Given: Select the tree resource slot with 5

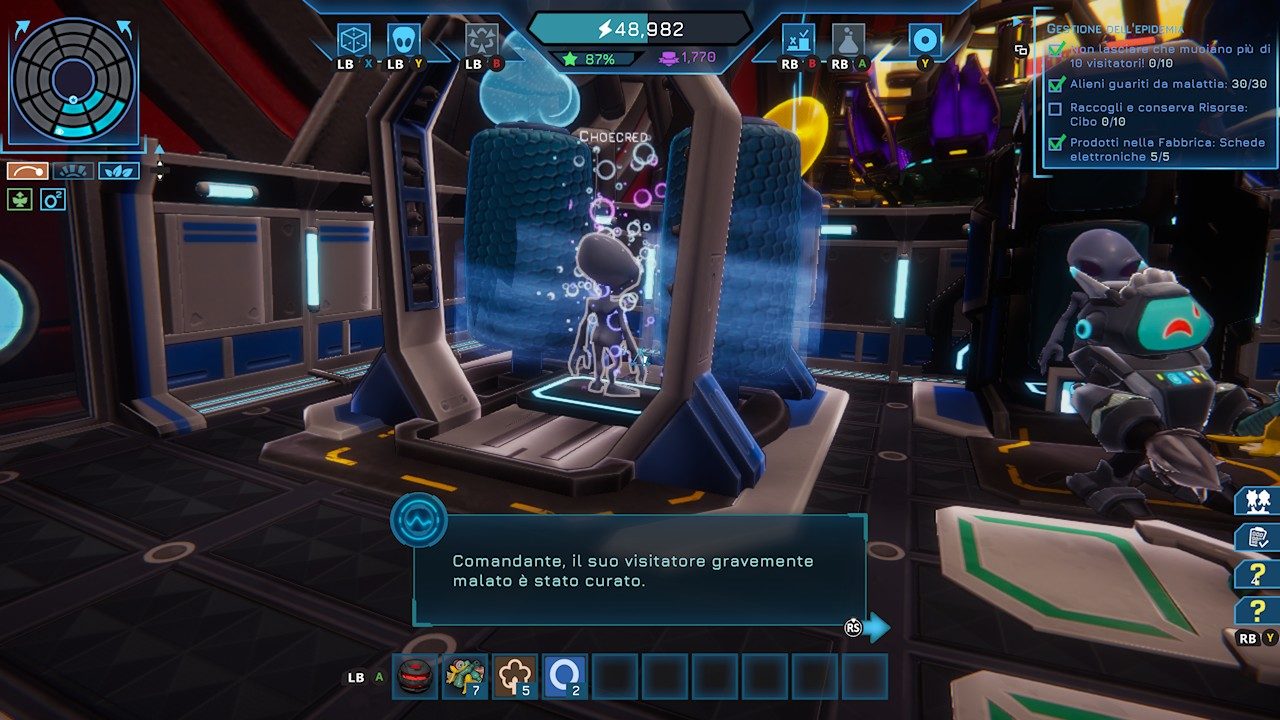Looking at the screenshot, I should [515, 677].
